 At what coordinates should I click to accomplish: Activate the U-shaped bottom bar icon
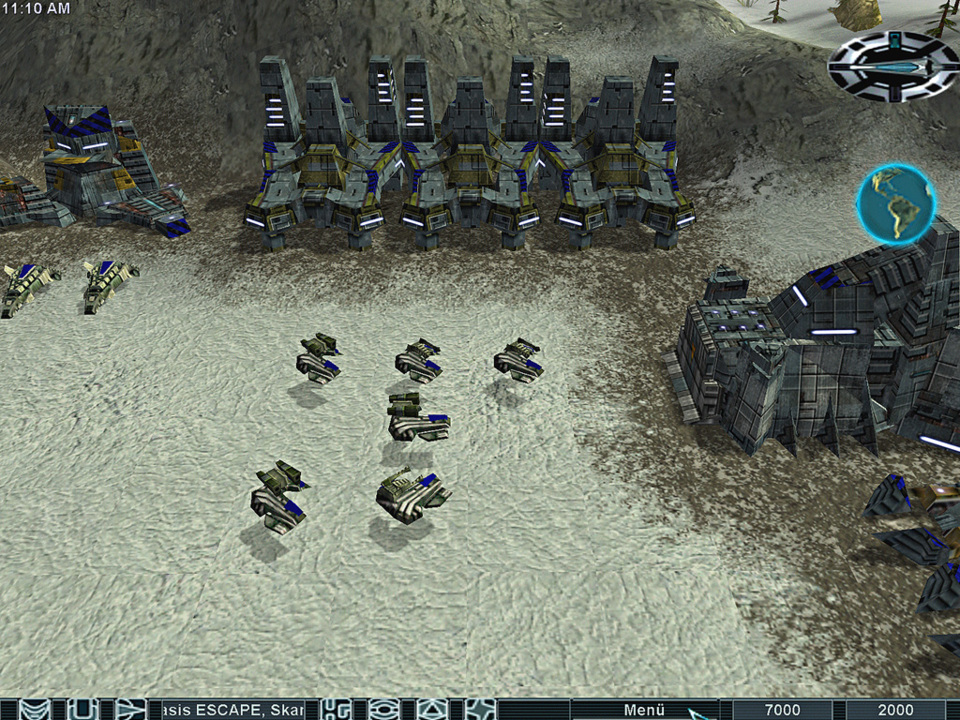pyautogui.click(x=80, y=709)
